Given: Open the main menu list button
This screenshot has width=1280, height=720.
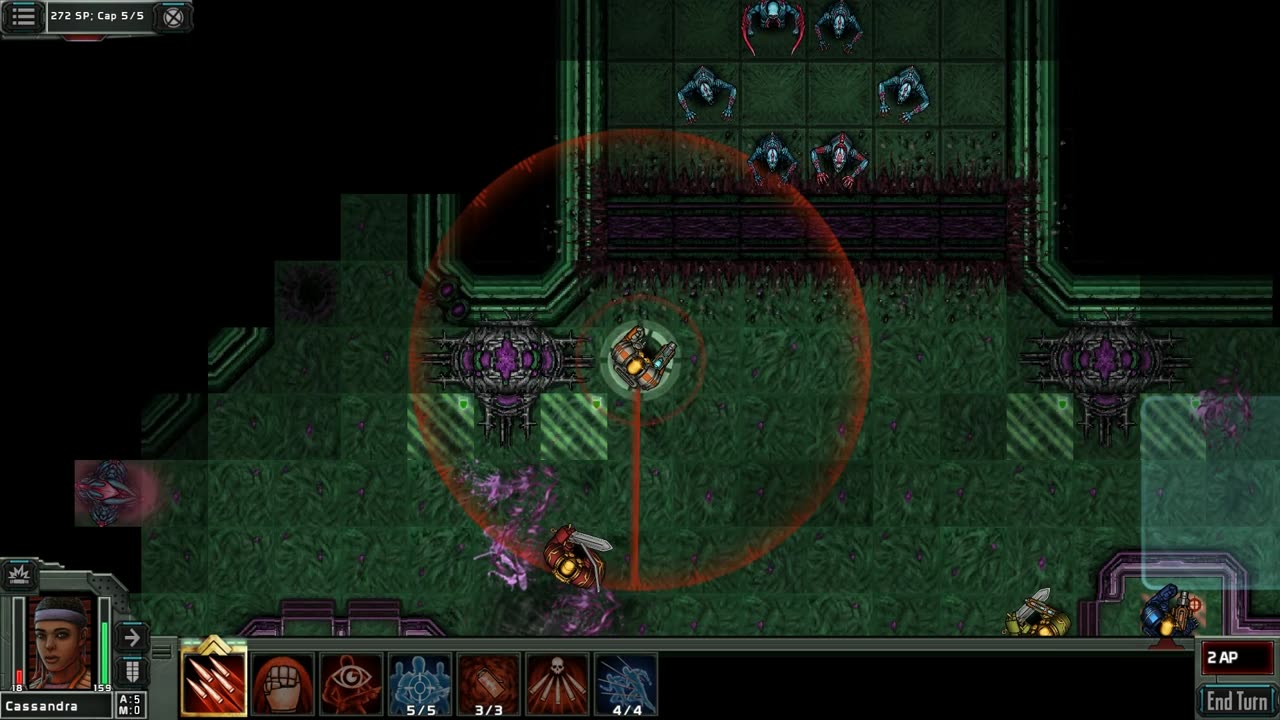Looking at the screenshot, I should [24, 16].
